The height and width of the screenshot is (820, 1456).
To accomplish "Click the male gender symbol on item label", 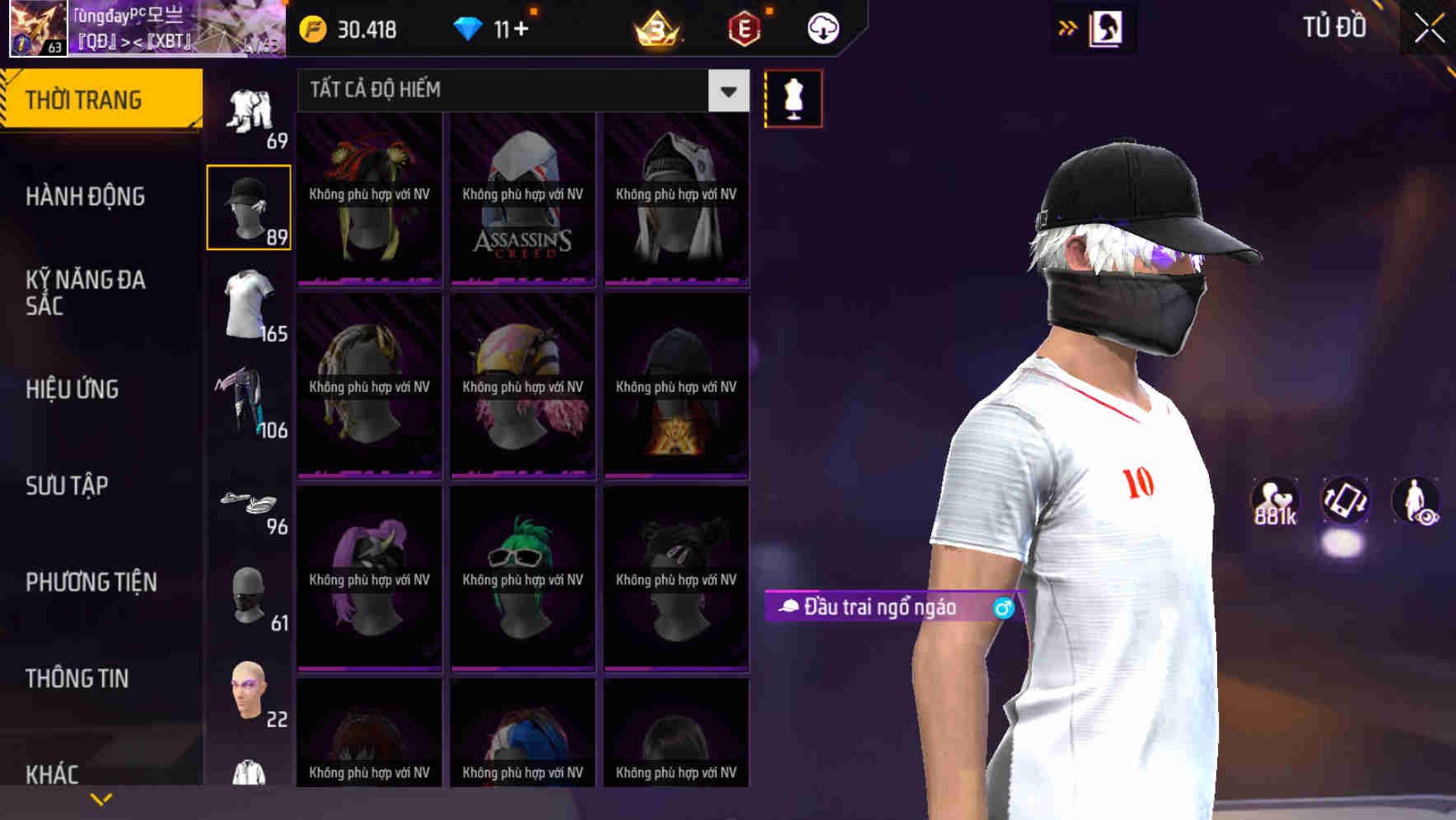I will point(1003,608).
